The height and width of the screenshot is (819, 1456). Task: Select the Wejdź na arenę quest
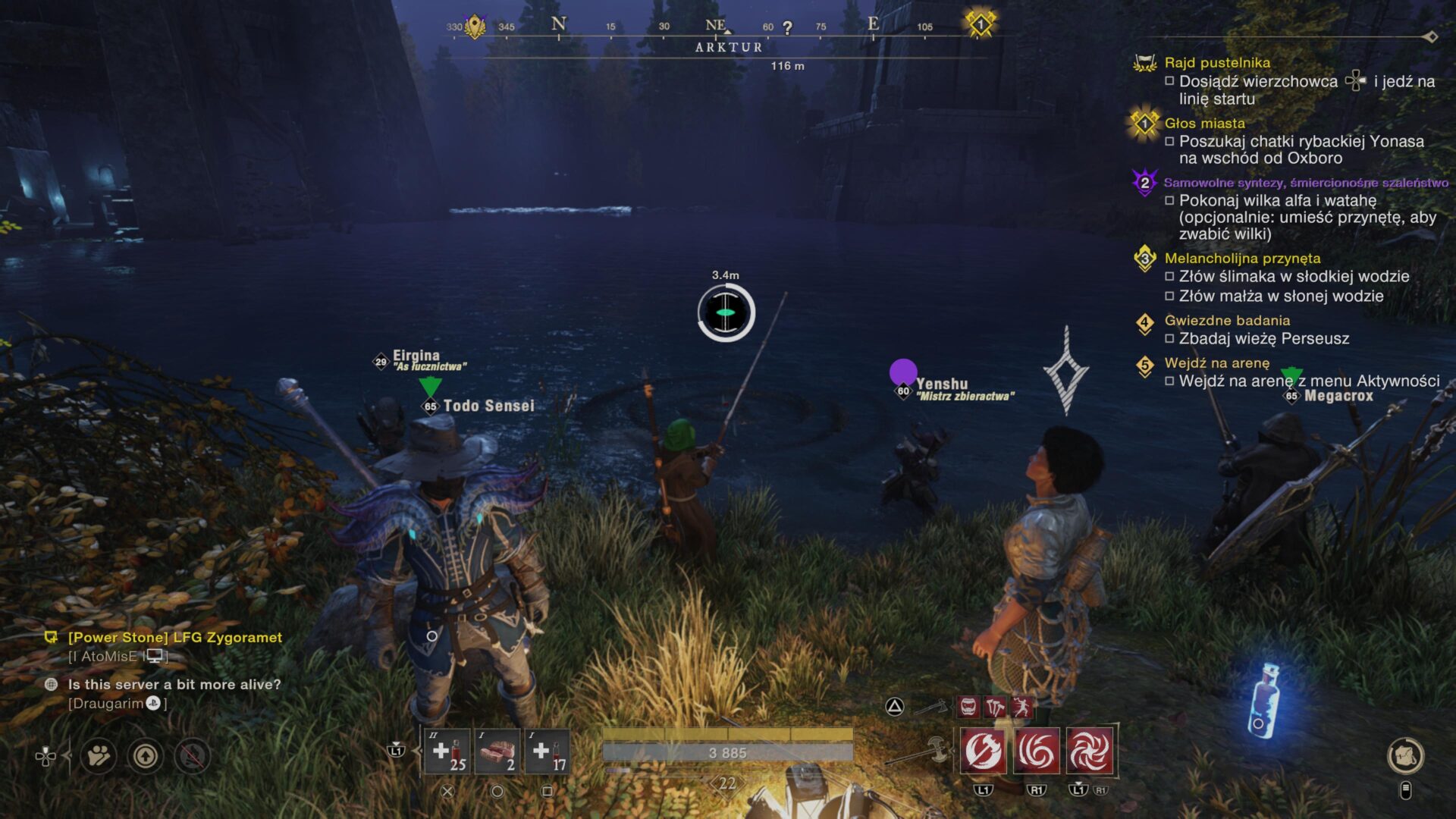[x=1216, y=363]
